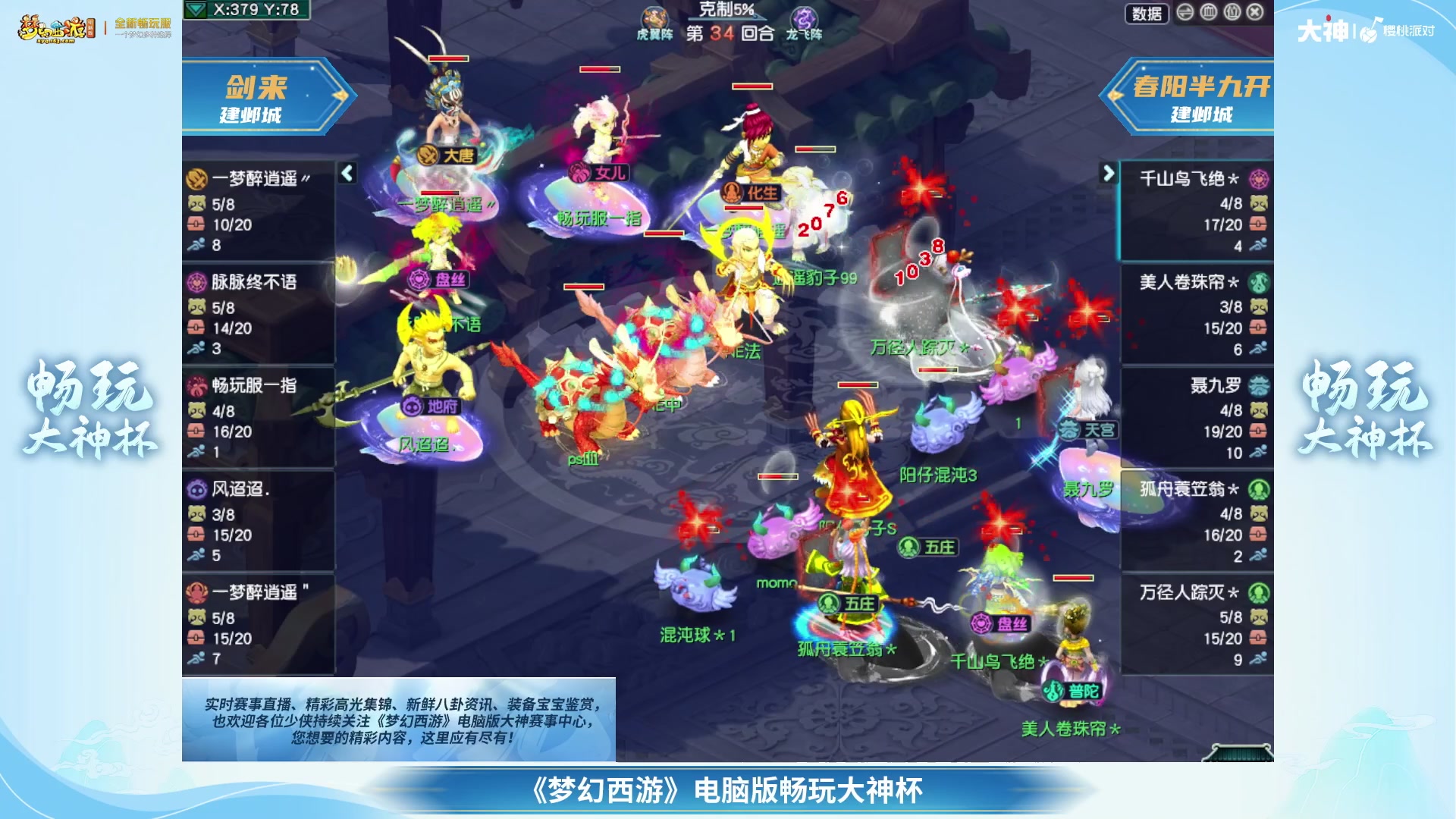Expand the right team roster with the arrow
Screen dimensions: 1456x819
[x=1107, y=172]
